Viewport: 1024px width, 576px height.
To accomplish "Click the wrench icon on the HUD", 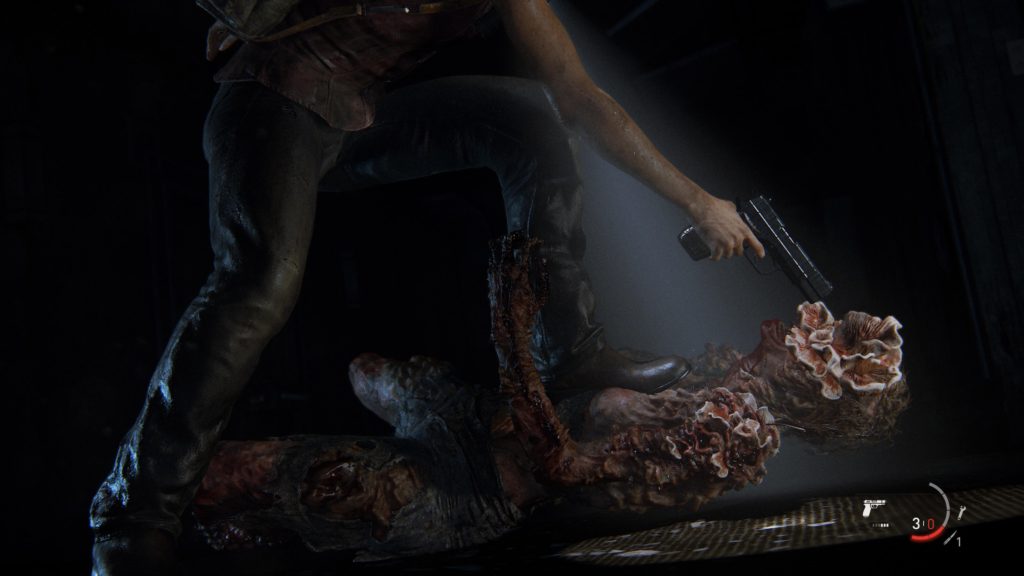I will (x=961, y=512).
